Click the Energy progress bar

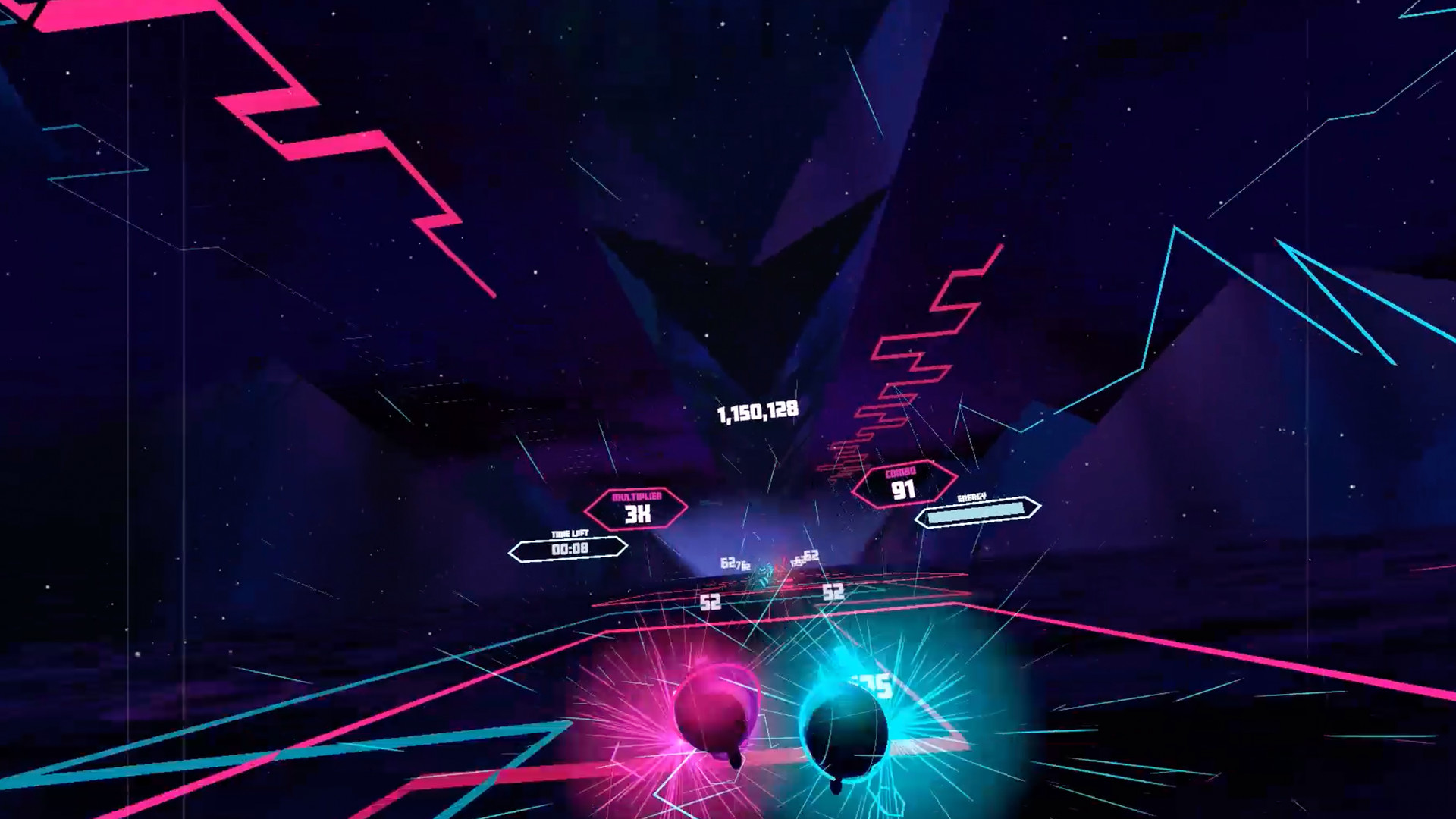(977, 515)
